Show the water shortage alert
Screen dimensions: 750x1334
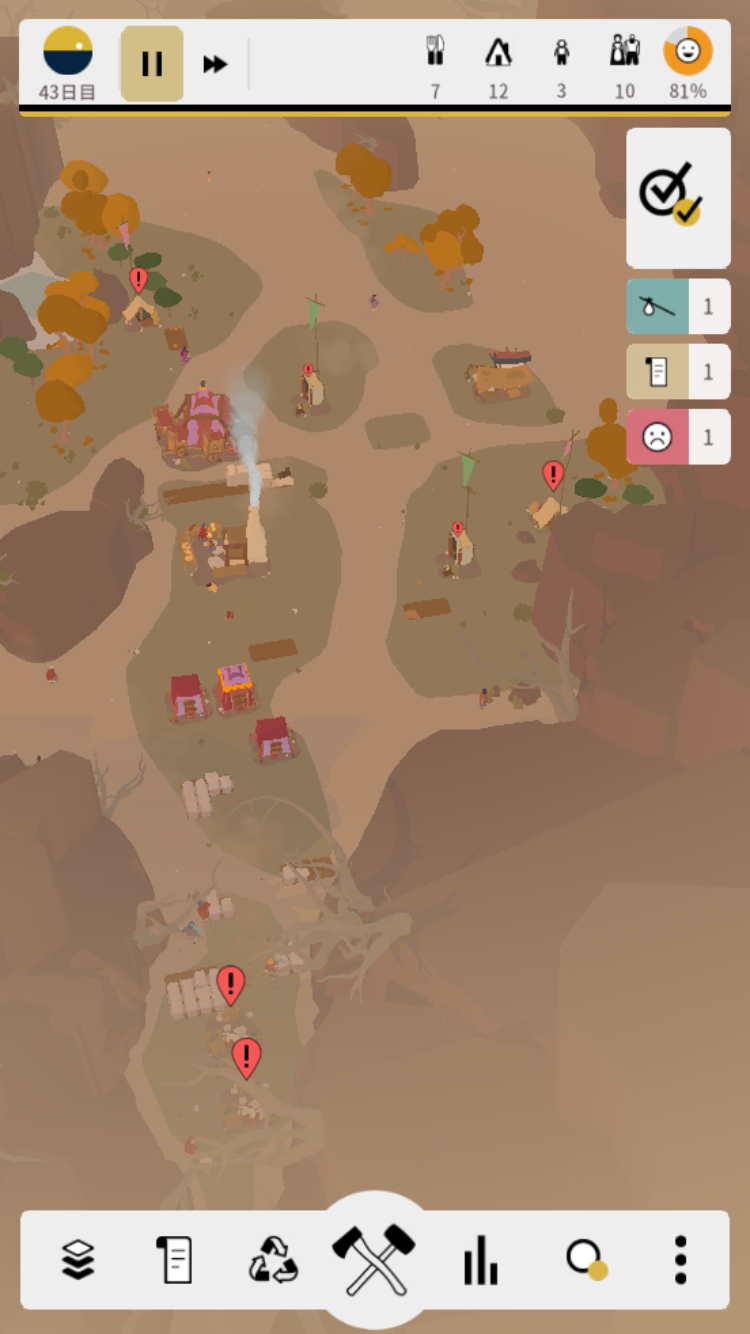(678, 306)
